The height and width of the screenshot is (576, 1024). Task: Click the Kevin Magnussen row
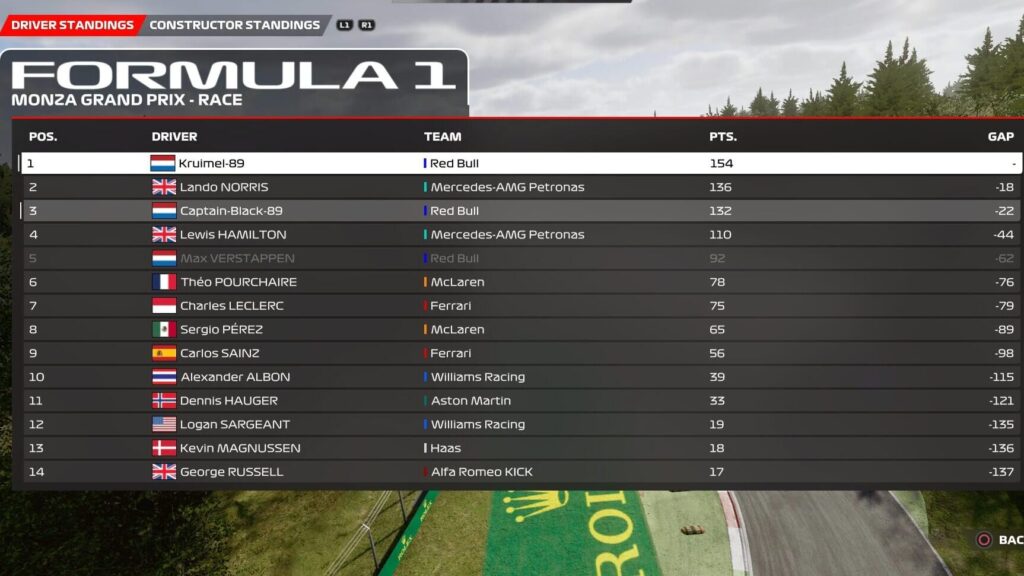point(520,448)
